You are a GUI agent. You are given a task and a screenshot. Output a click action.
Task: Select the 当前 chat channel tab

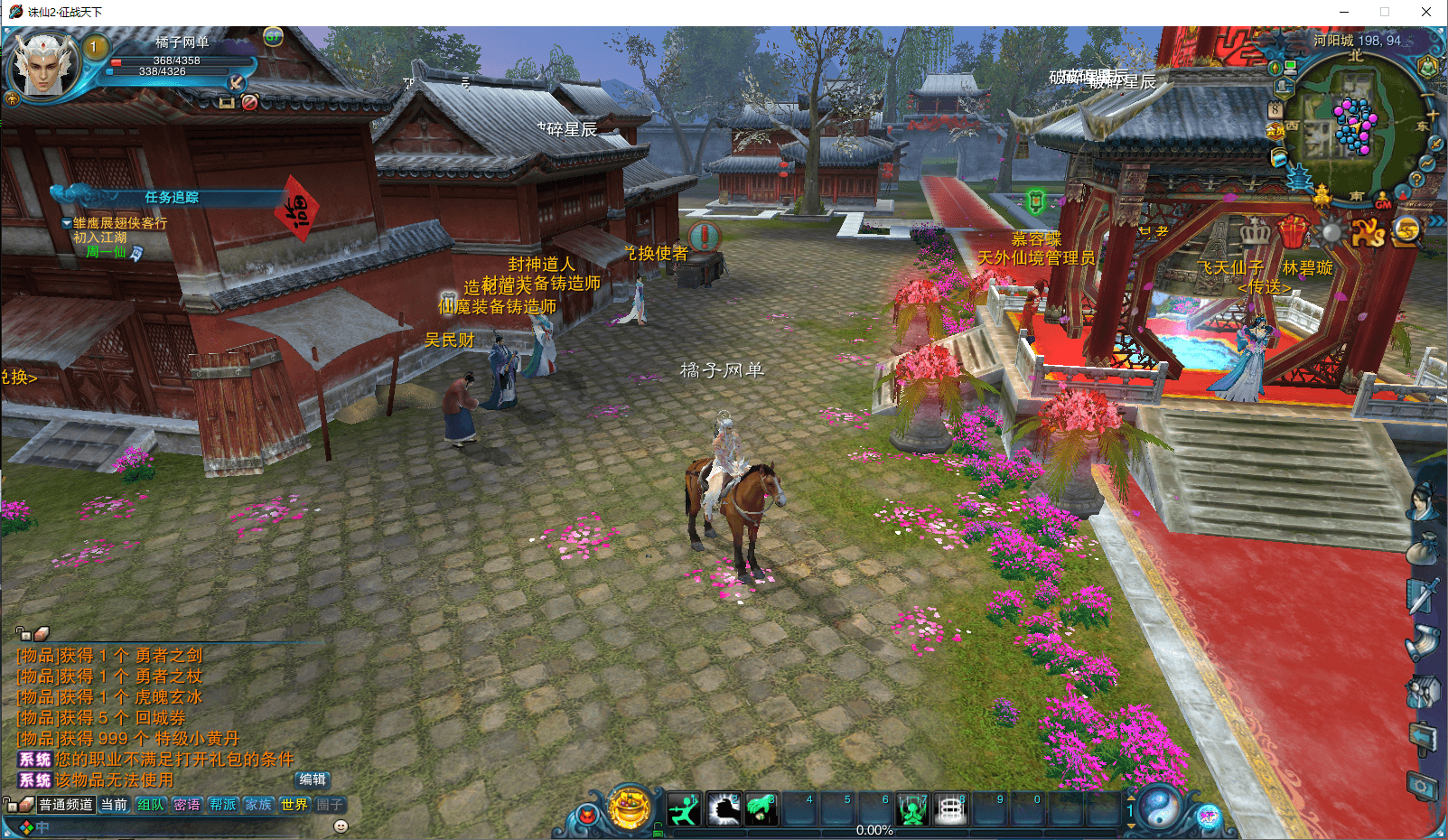114,805
